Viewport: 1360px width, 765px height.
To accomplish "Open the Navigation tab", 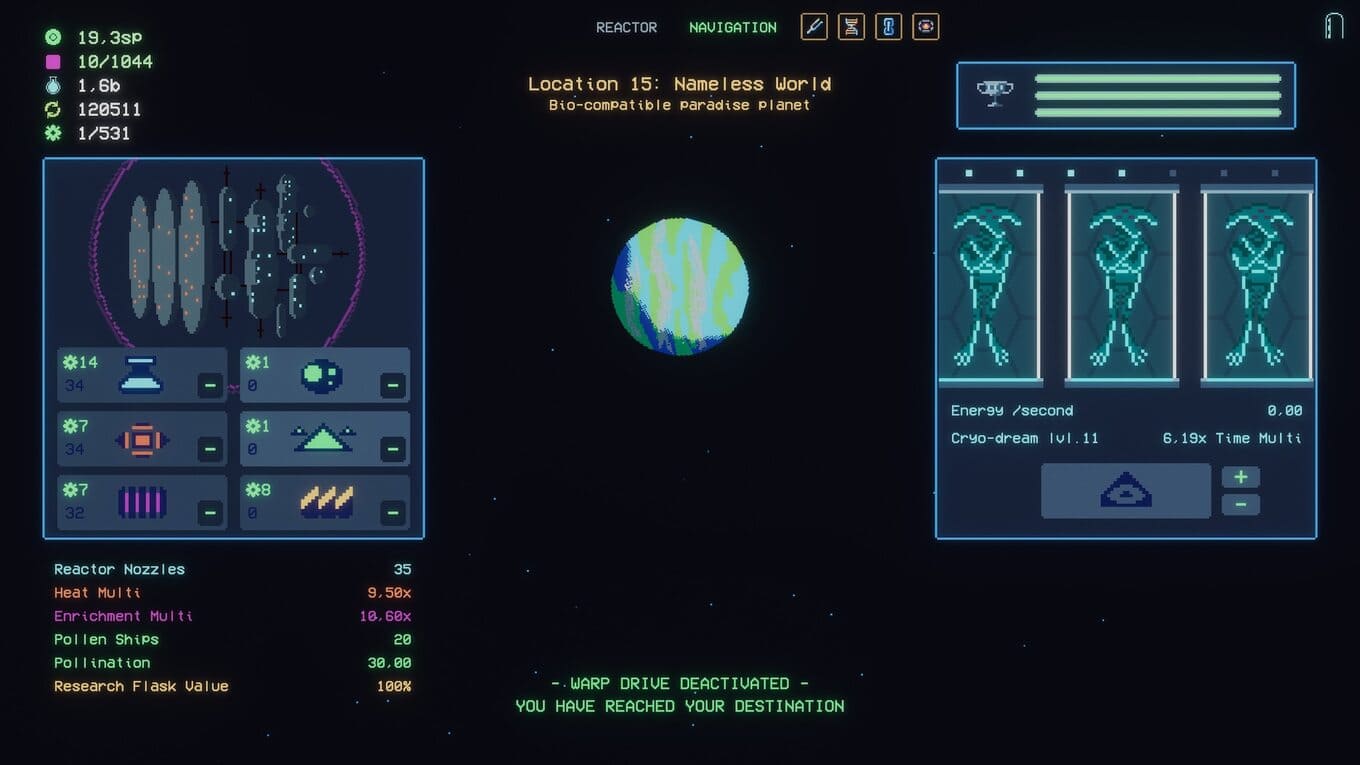I will pos(732,28).
